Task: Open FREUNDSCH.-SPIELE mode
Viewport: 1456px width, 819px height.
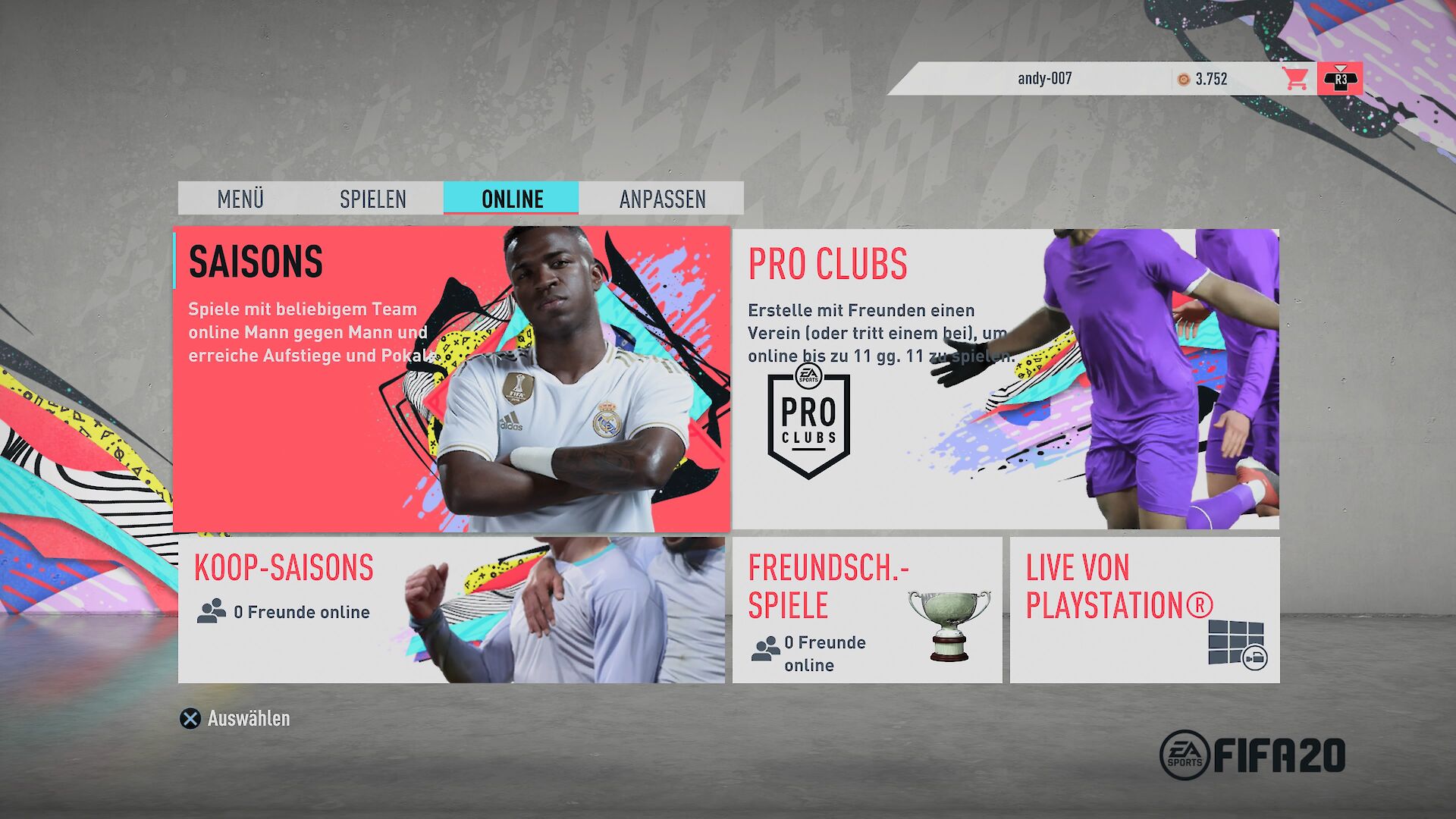Action: (867, 610)
